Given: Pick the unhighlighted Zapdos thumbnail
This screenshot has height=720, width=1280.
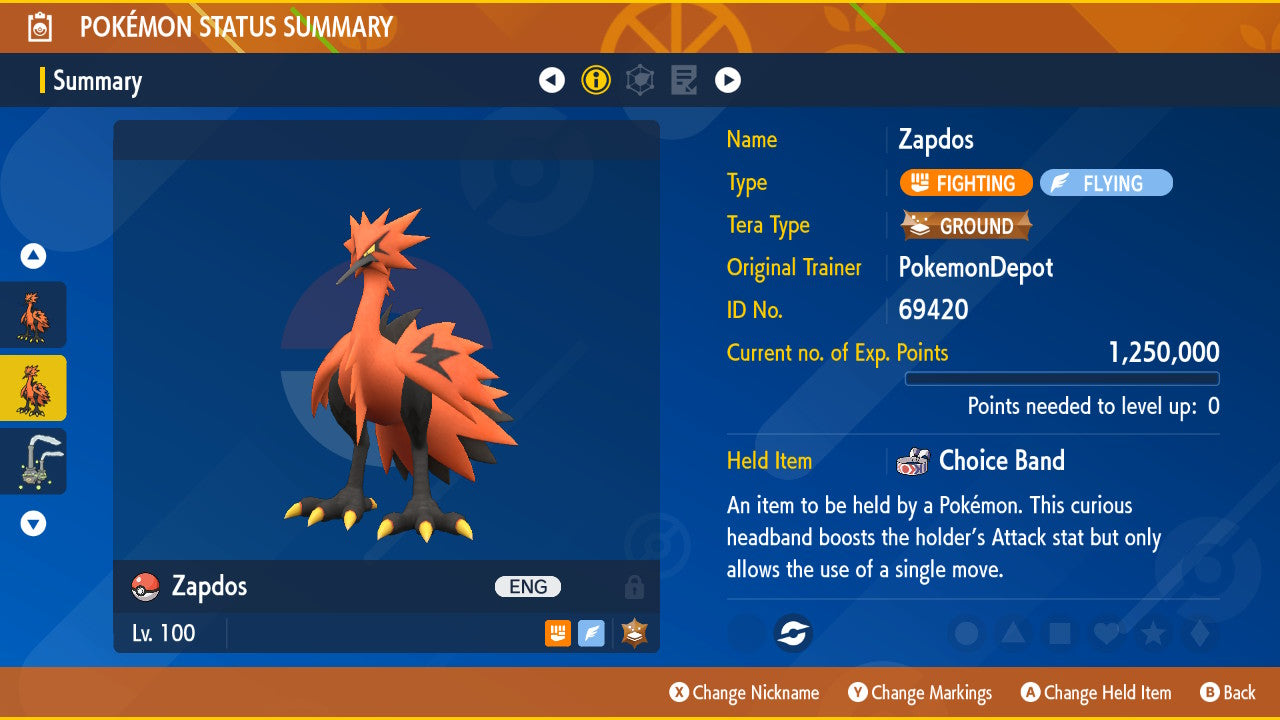Looking at the screenshot, I should [33, 315].
